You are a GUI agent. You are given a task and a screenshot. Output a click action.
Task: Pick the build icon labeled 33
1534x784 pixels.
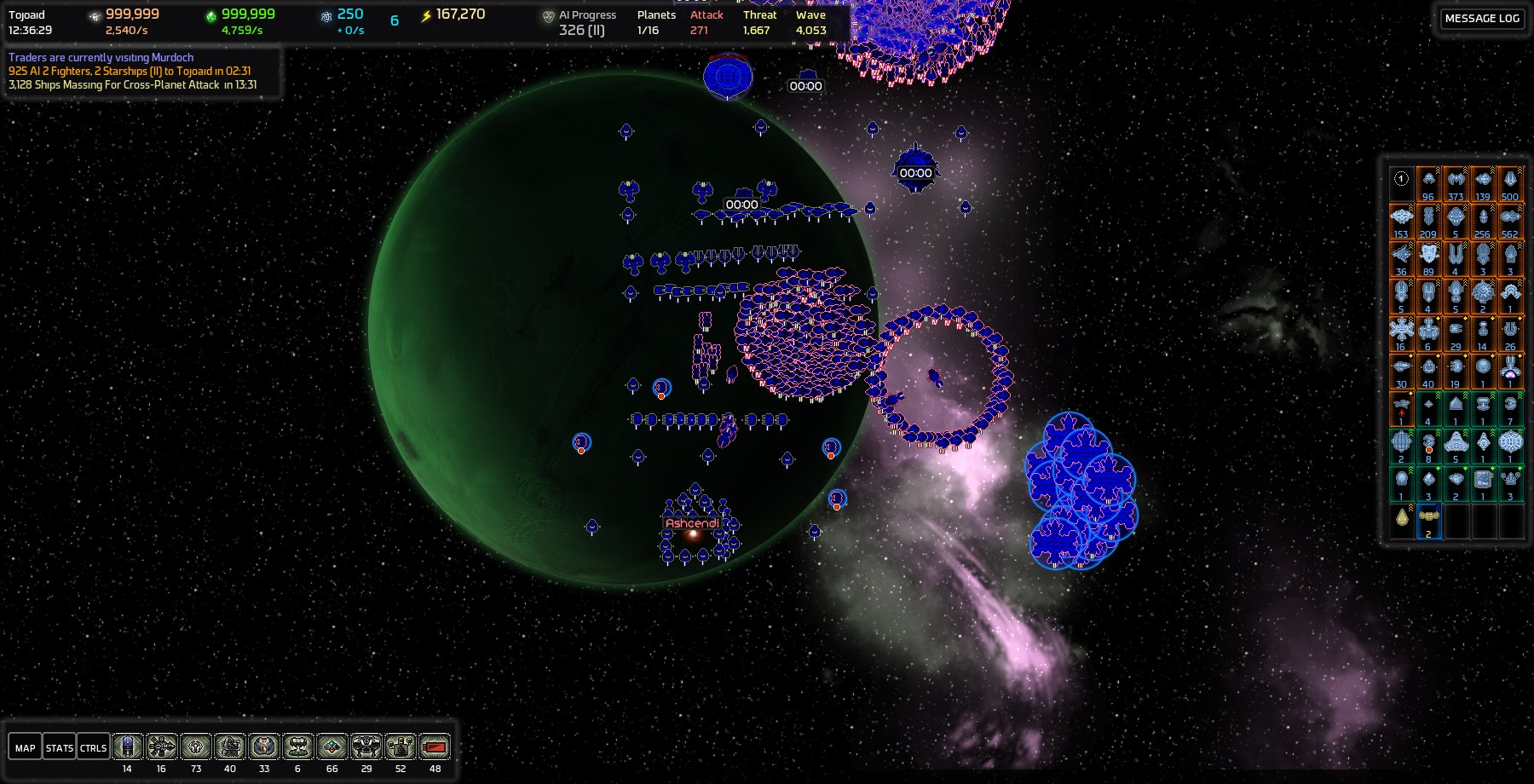pyautogui.click(x=264, y=747)
